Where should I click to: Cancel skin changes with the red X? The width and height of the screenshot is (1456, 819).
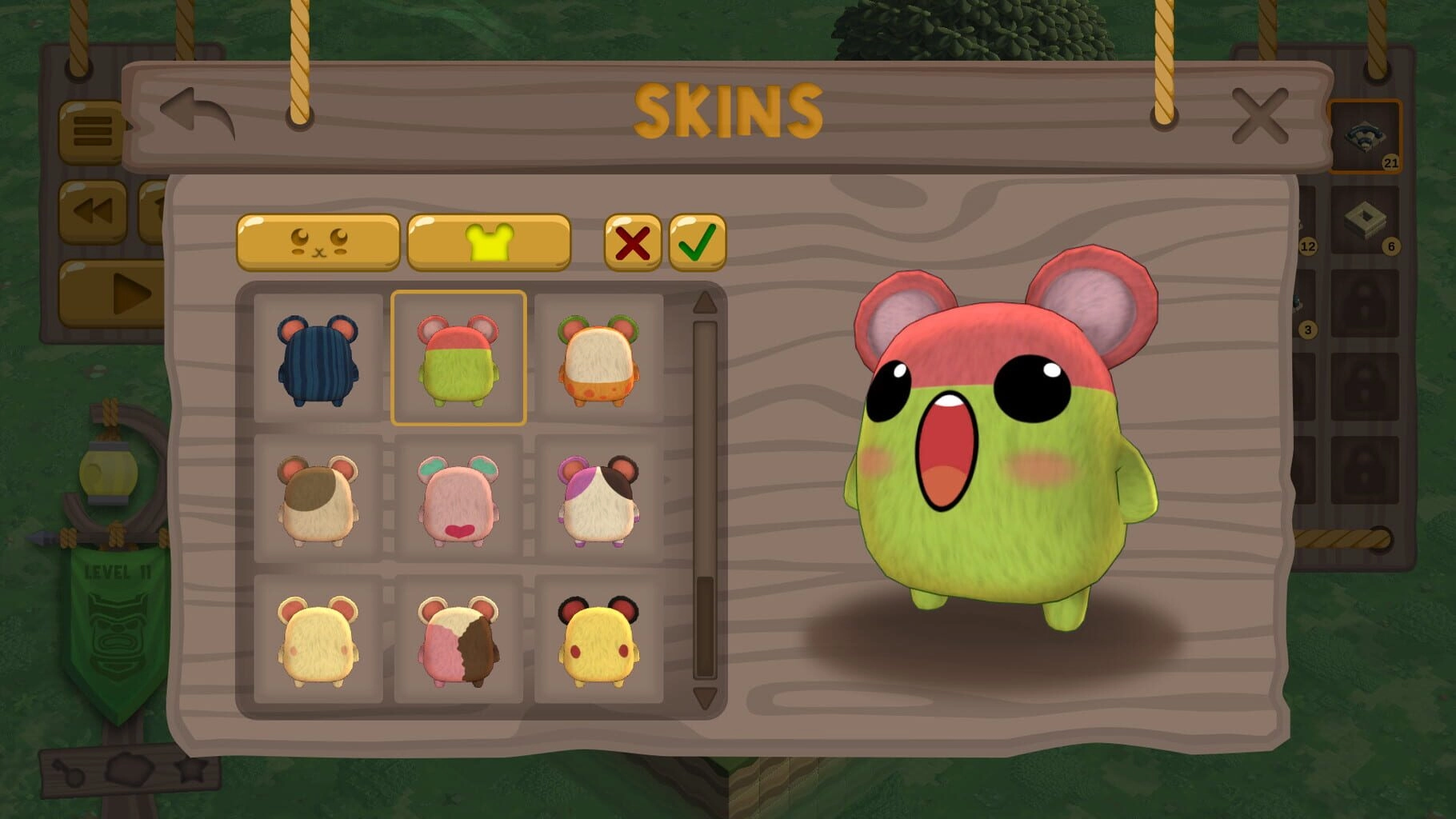tap(632, 243)
